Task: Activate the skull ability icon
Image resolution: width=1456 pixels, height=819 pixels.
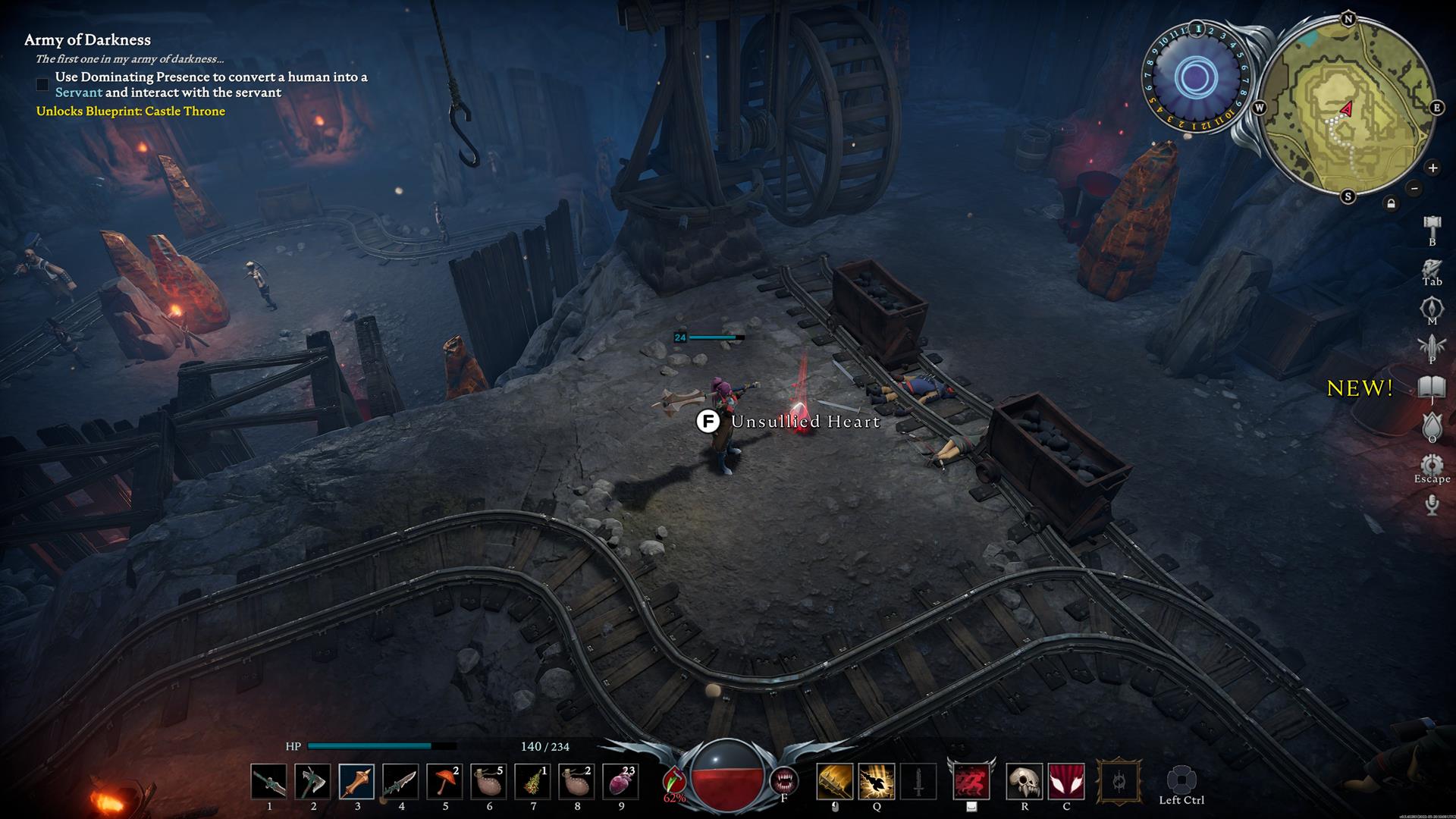Action: point(1024,782)
